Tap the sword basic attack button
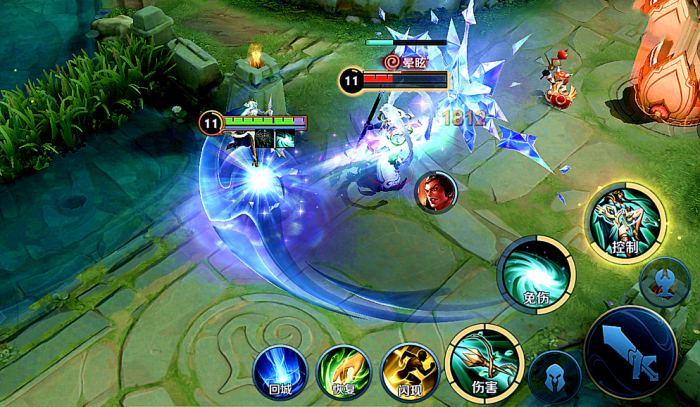700x407 pixels. click(x=631, y=354)
